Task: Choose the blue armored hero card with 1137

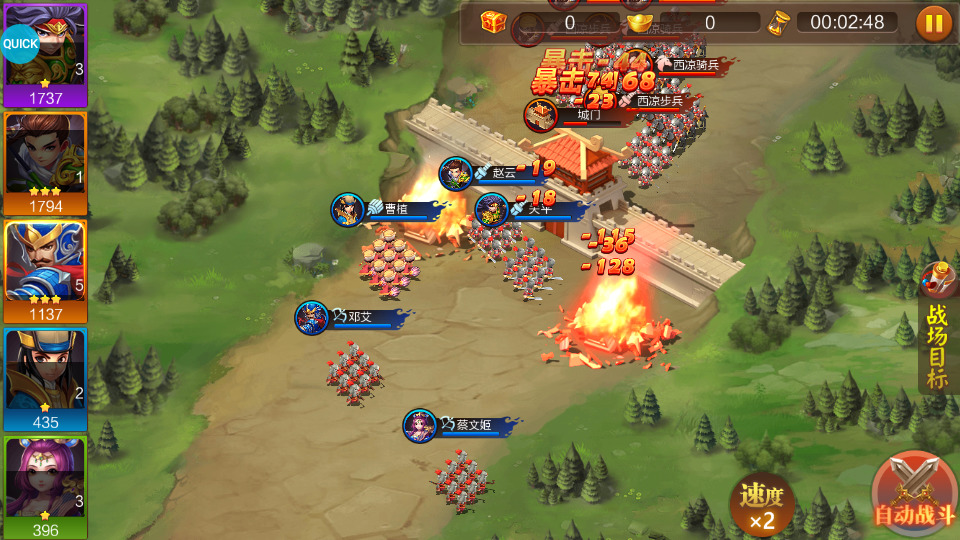Action: (x=46, y=270)
